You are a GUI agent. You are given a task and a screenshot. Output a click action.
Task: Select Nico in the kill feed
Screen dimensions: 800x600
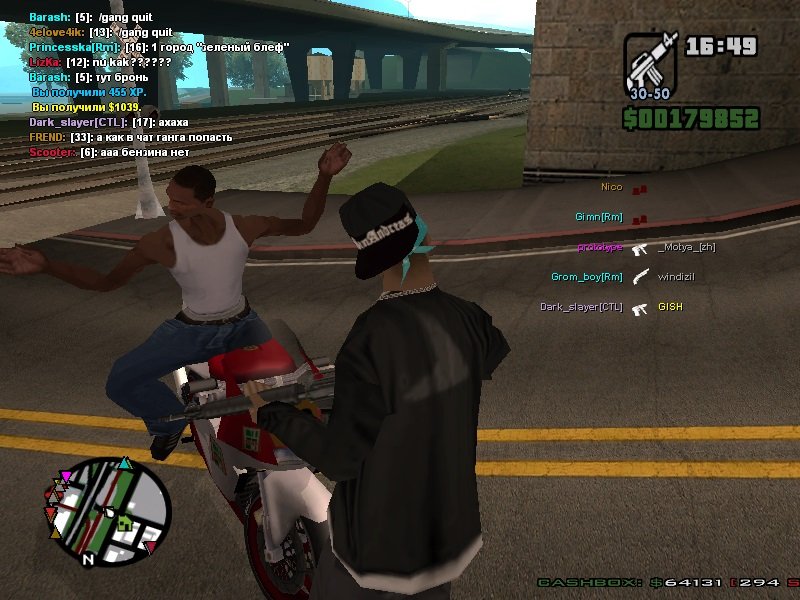611,187
